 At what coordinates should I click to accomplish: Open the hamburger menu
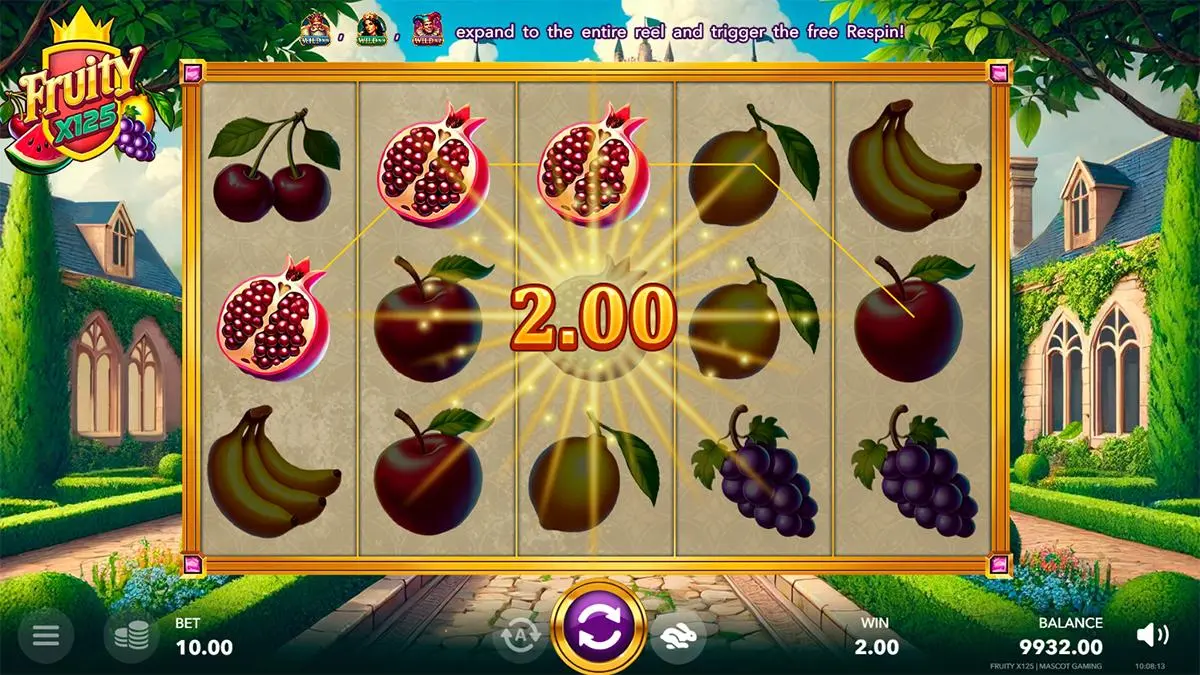(x=46, y=634)
